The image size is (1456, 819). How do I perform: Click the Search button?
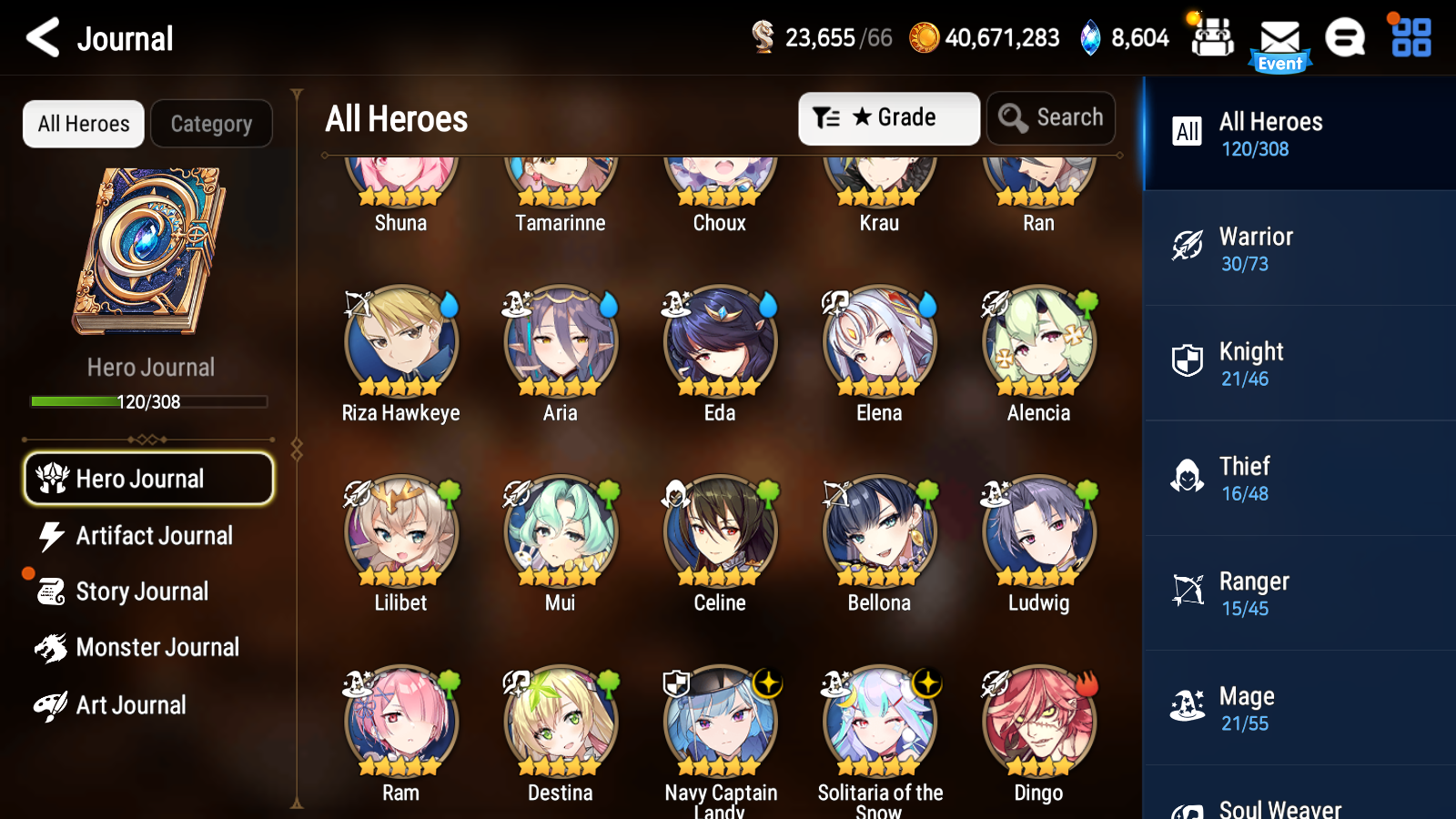(x=1051, y=117)
